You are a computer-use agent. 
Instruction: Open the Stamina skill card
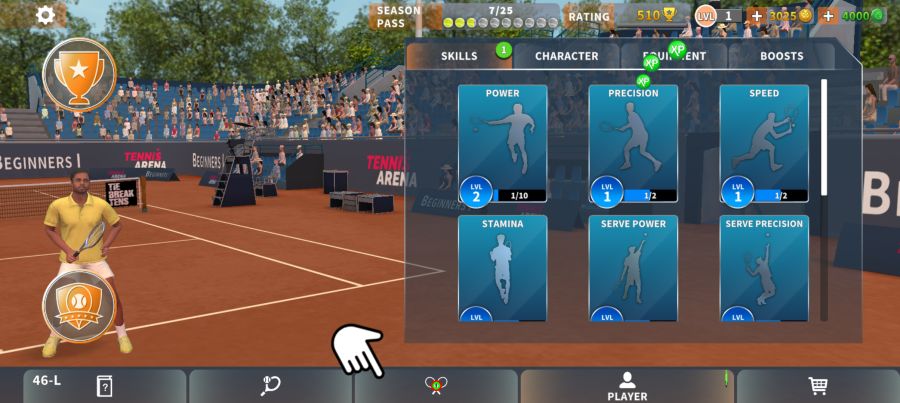point(502,267)
